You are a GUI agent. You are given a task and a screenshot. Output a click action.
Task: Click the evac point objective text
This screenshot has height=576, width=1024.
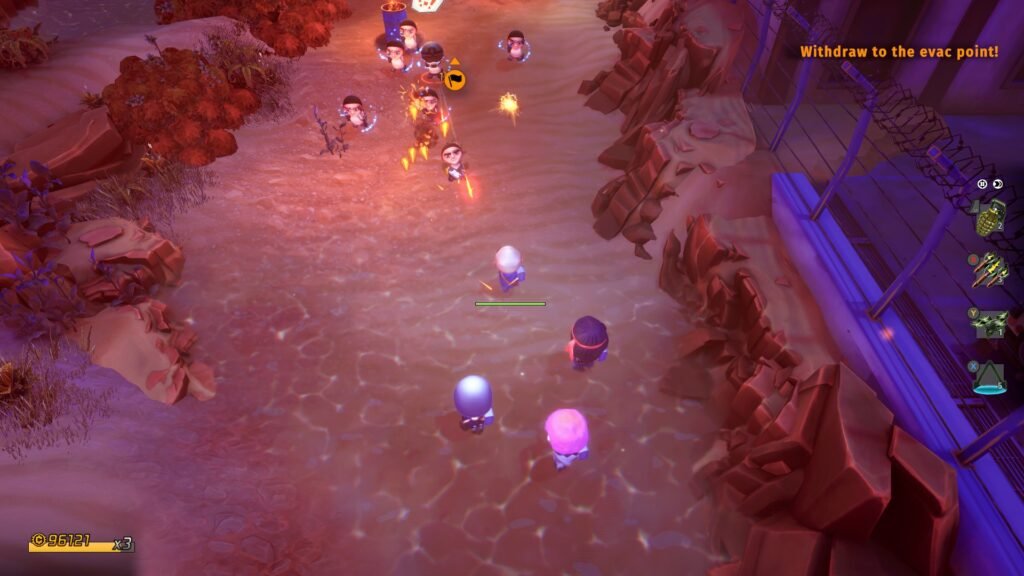898,50
